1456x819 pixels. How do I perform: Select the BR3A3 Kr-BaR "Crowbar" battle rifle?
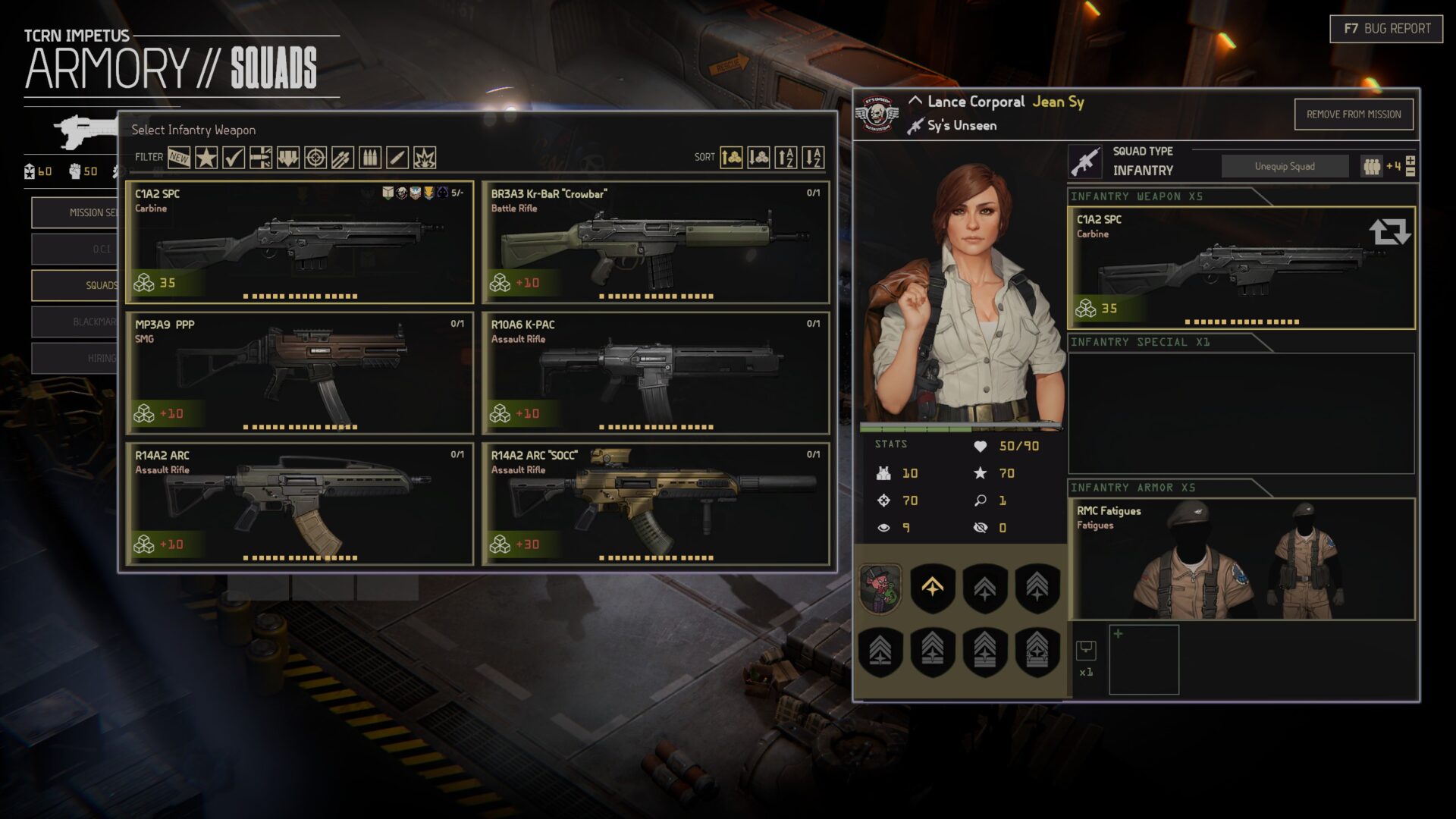coord(655,243)
